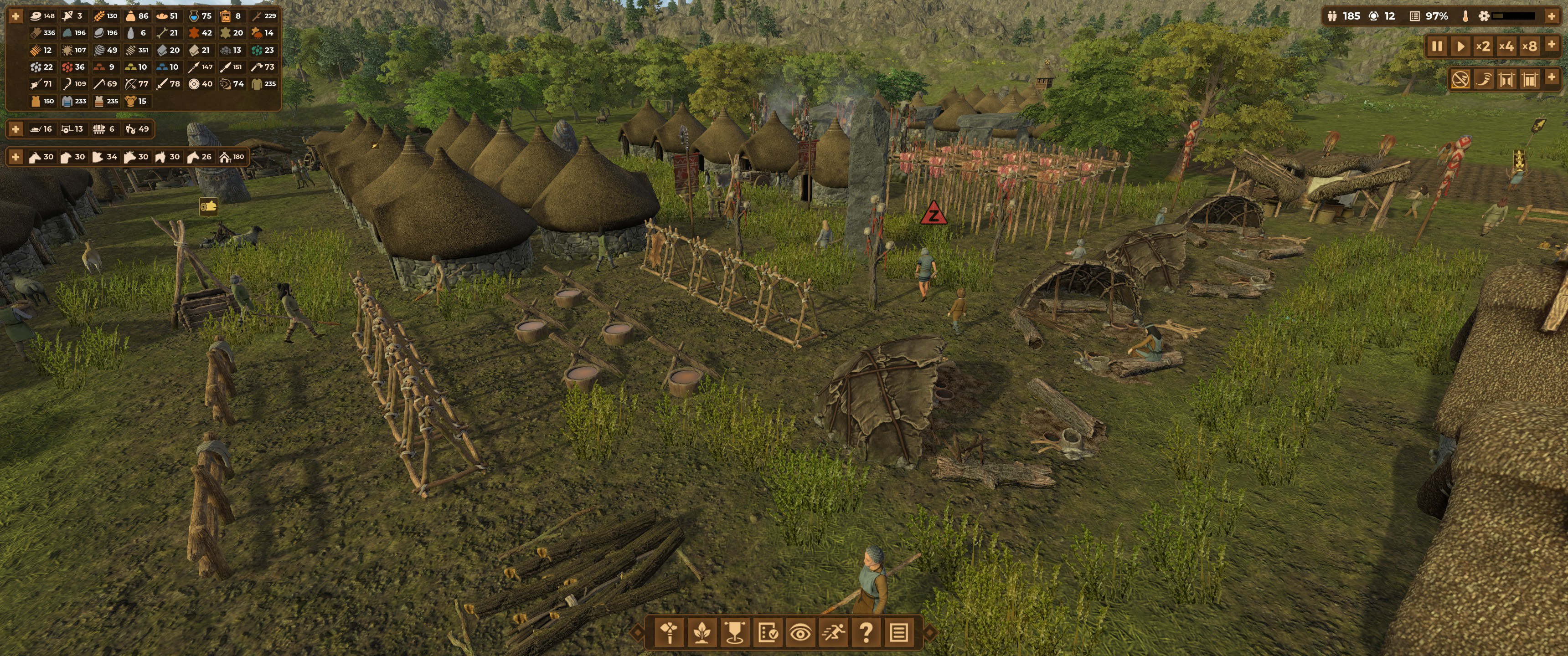
Task: Select the crossed-out horn alert button
Action: point(1460,79)
